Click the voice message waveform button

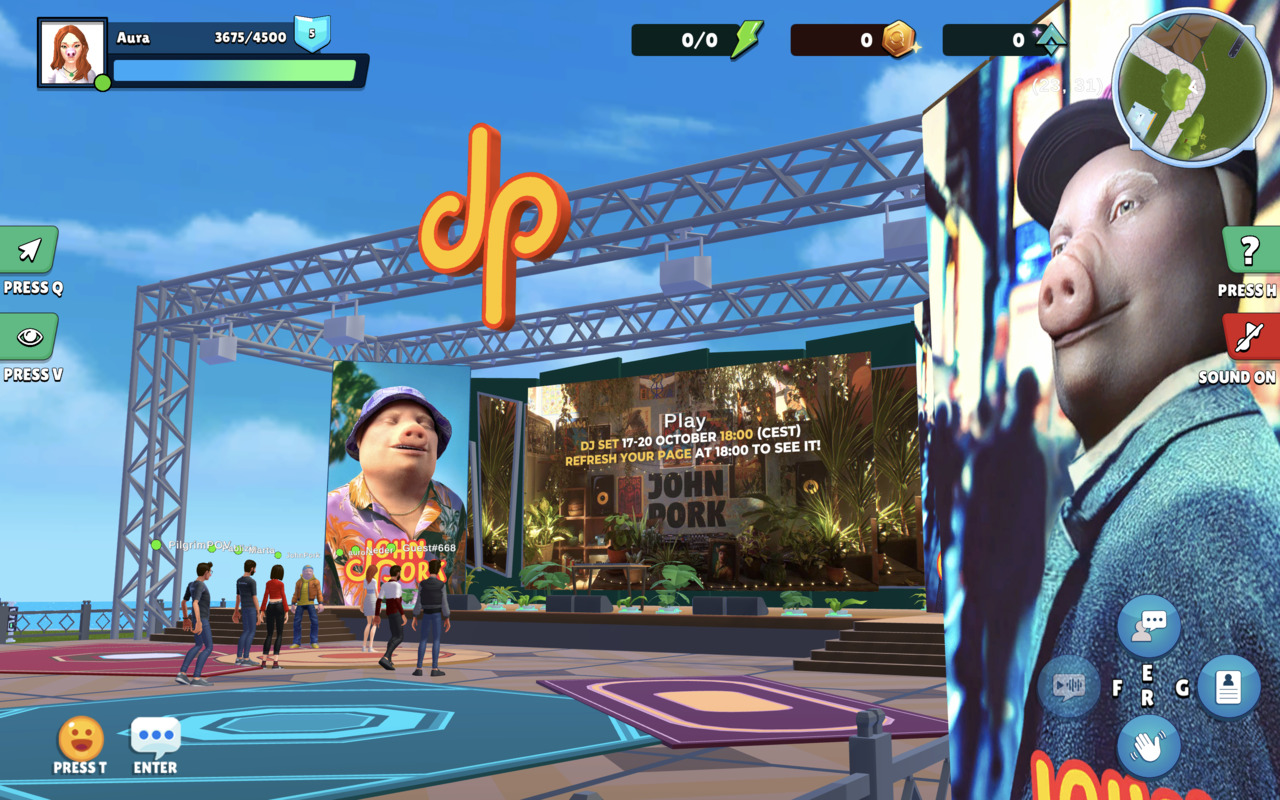point(1069,687)
